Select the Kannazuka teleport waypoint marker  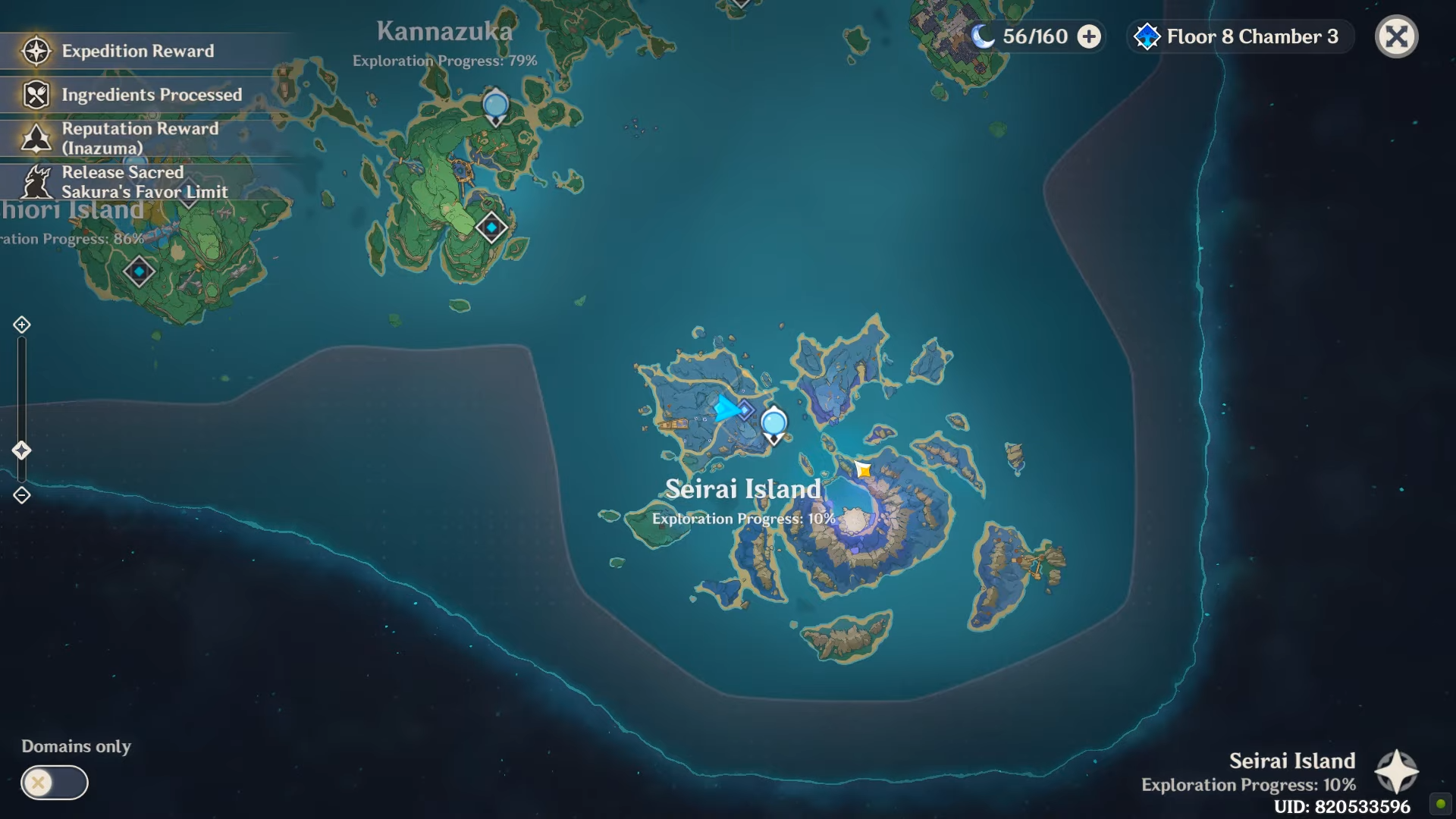click(x=495, y=105)
